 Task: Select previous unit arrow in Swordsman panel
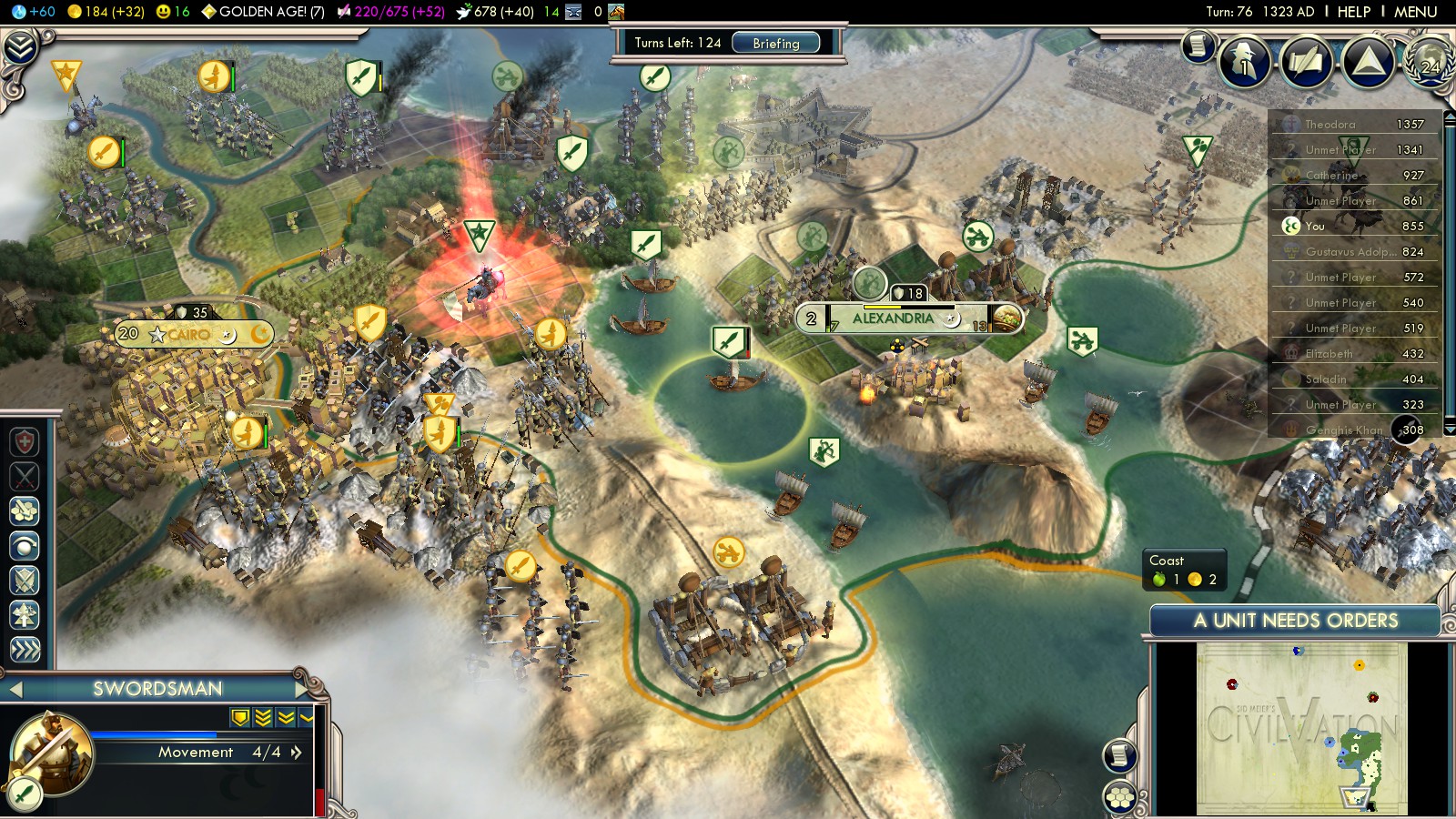pos(15,690)
